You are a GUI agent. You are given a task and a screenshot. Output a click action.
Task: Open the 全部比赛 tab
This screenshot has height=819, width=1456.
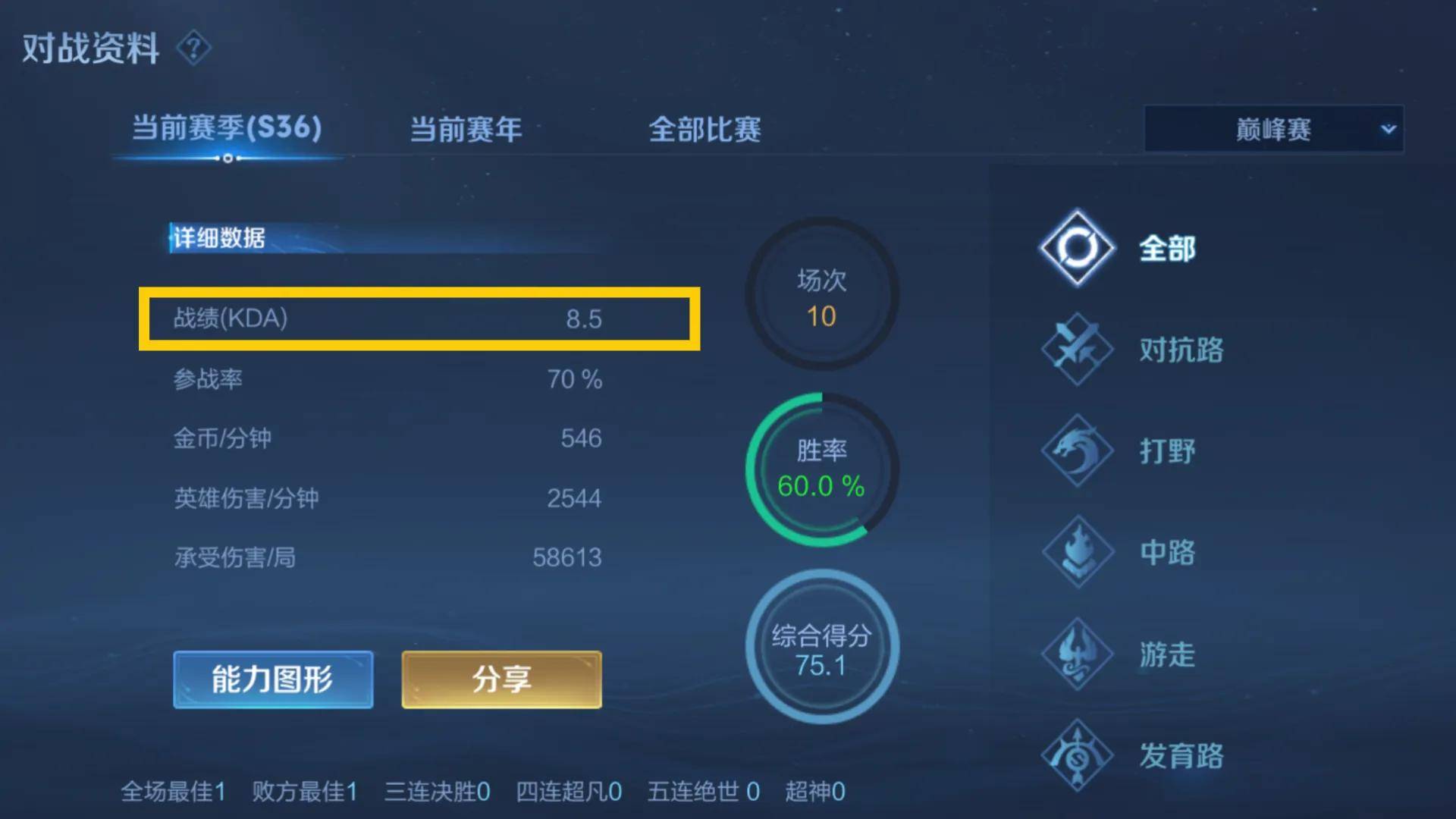coord(705,130)
